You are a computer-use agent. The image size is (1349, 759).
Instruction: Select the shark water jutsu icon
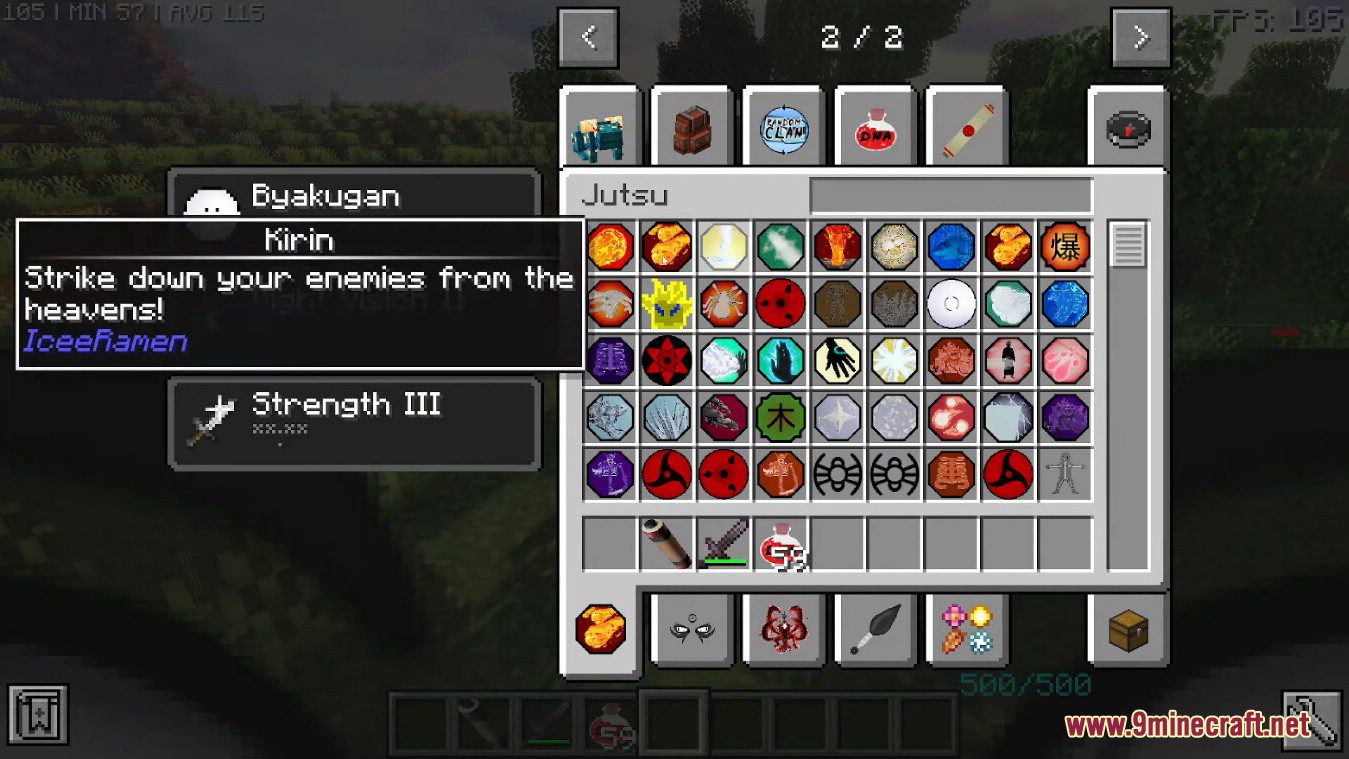pos(951,247)
